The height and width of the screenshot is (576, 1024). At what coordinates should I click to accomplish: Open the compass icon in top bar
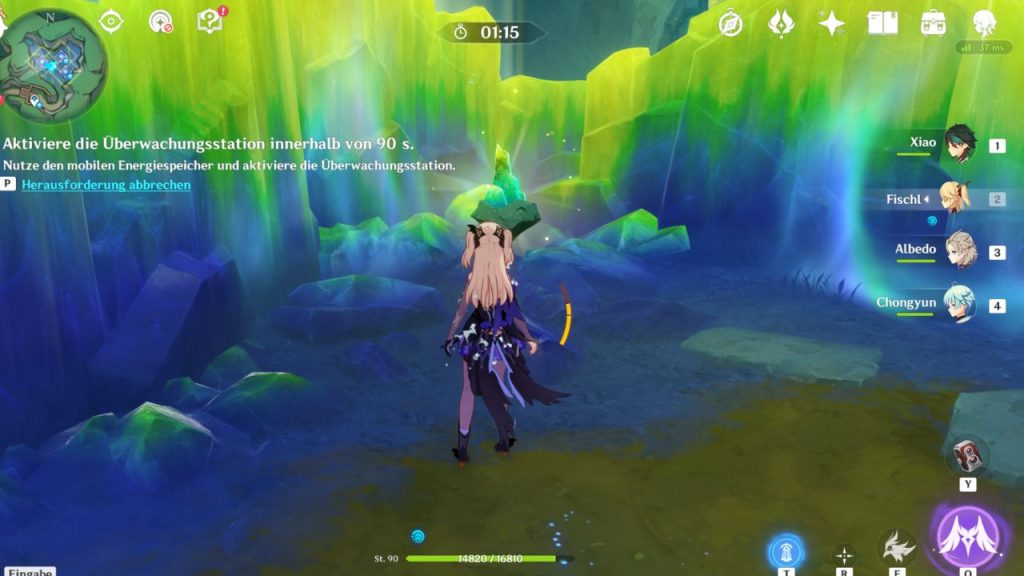coord(731,23)
